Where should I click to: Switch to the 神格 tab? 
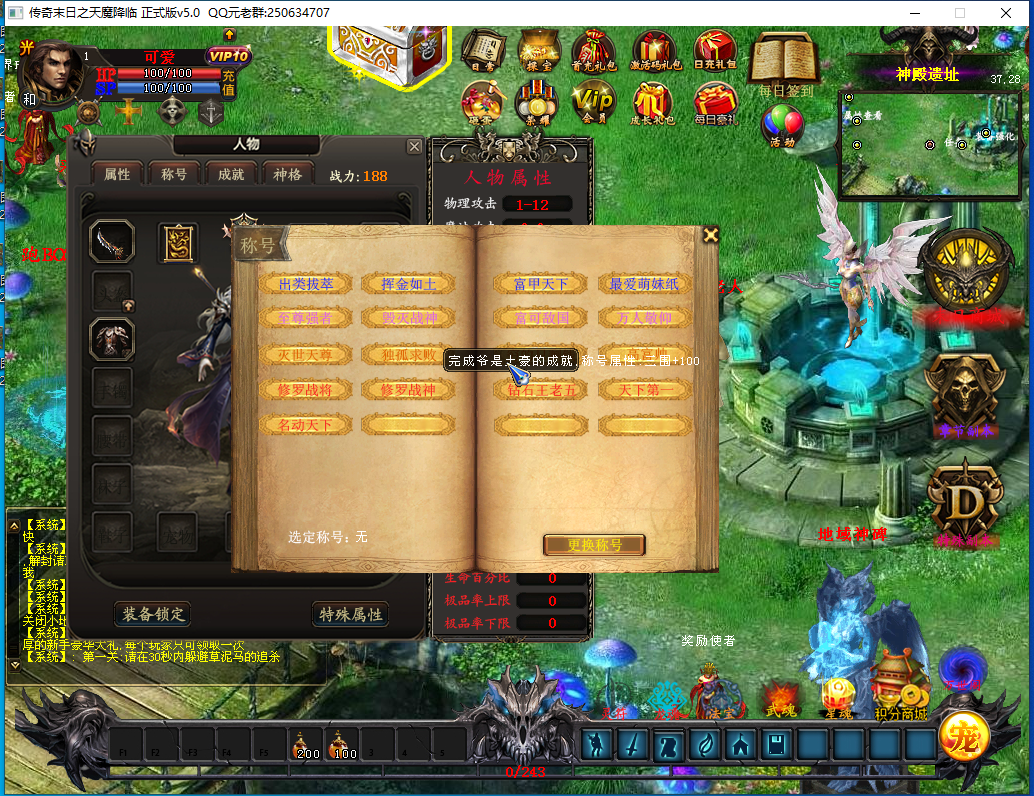point(288,174)
